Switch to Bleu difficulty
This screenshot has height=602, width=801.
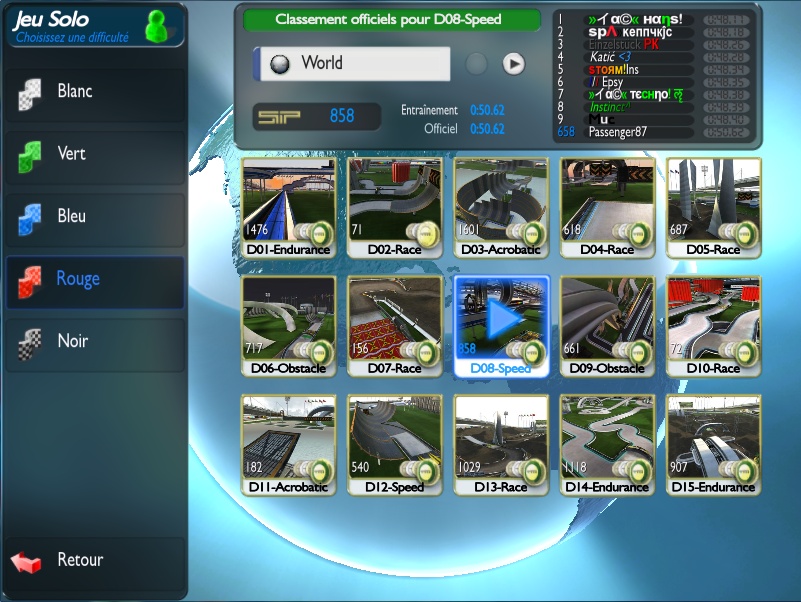pos(94,217)
